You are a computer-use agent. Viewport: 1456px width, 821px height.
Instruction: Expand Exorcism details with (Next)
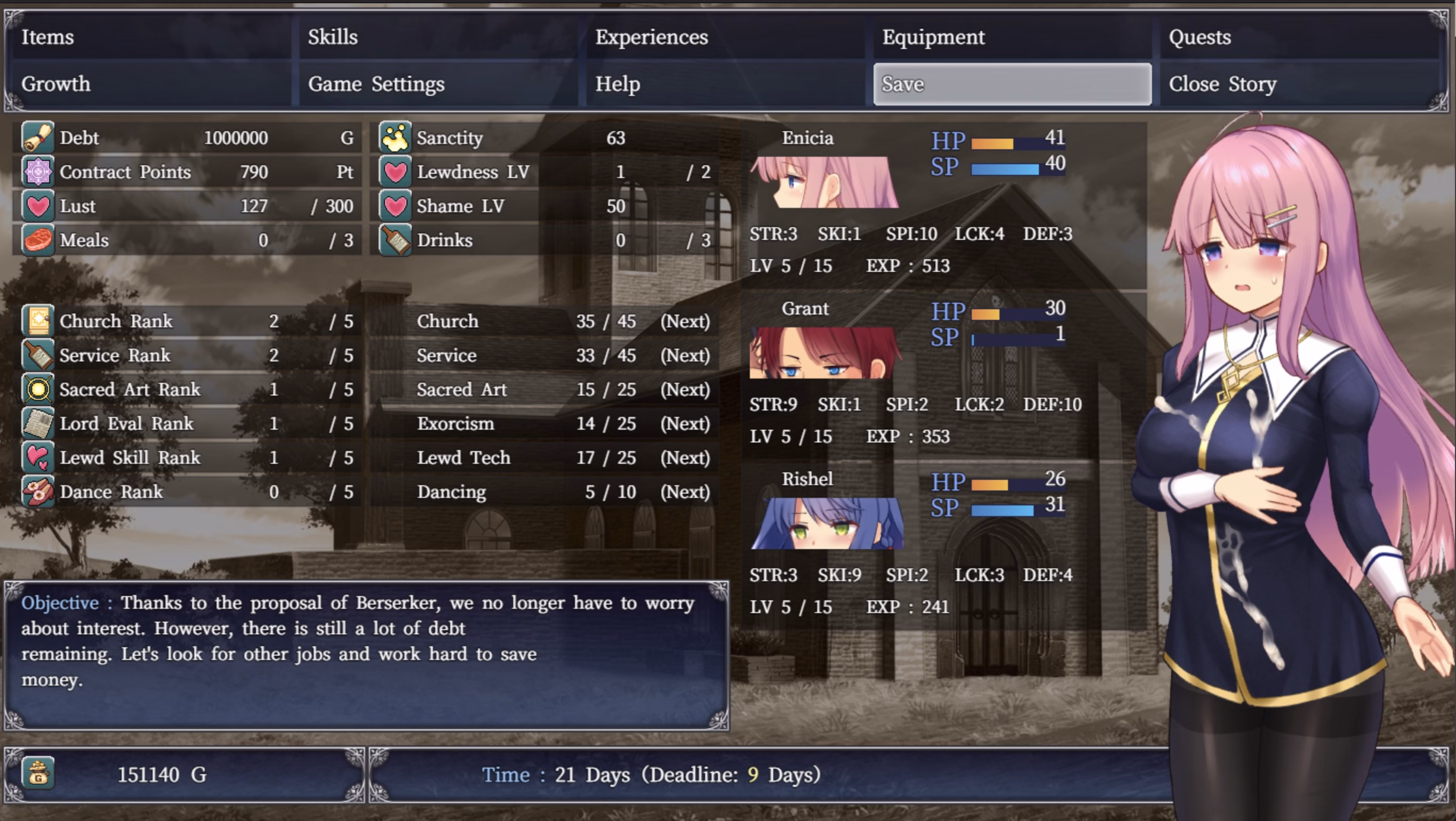coord(685,423)
